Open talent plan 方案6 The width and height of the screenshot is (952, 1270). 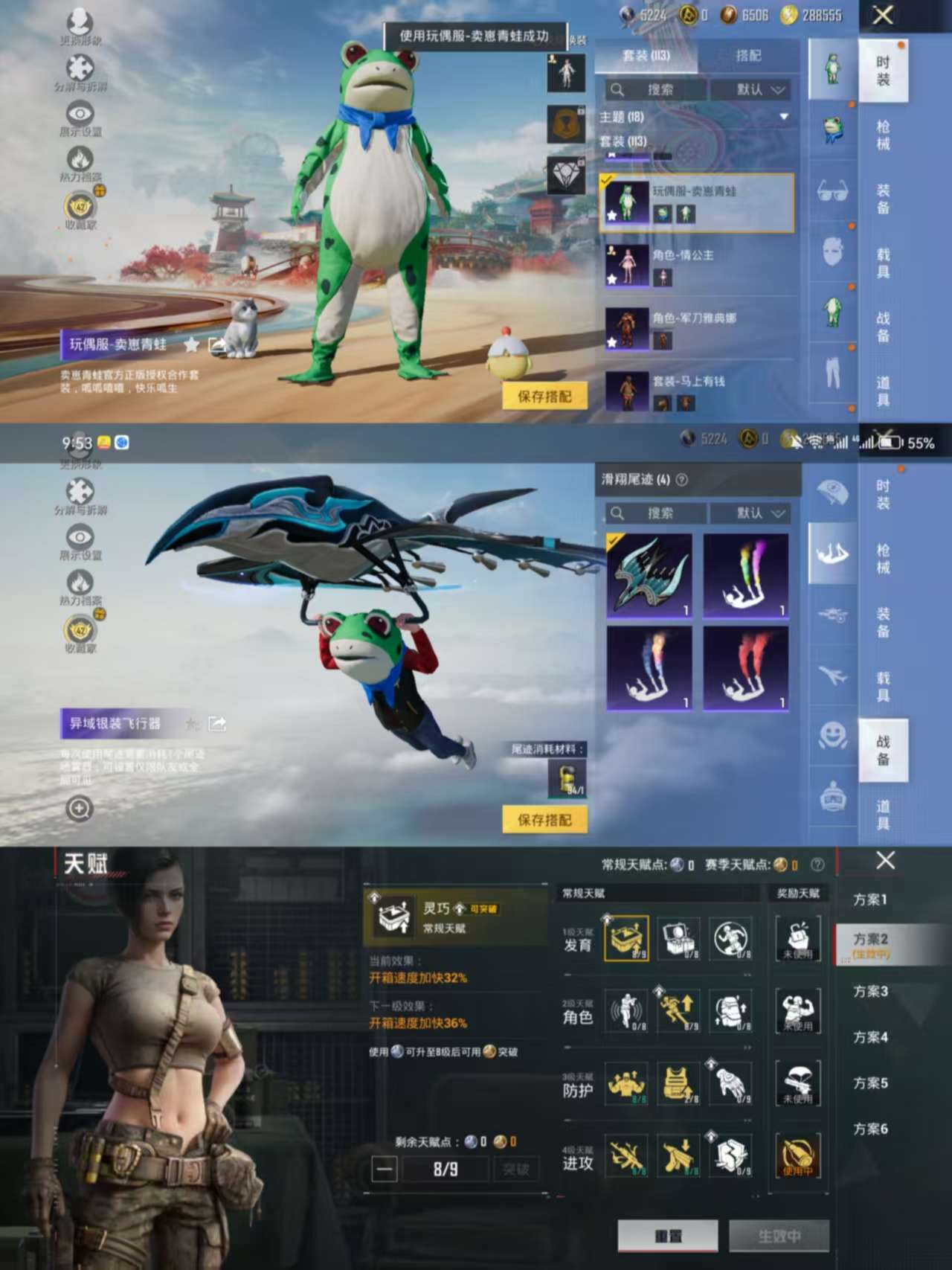click(869, 1129)
